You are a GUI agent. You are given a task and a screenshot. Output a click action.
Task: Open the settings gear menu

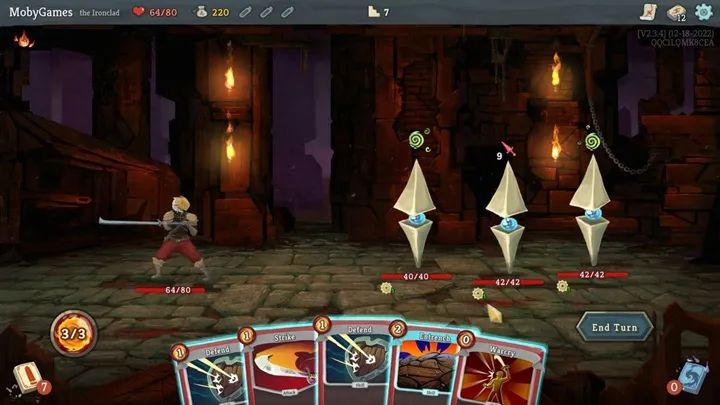[x=704, y=12]
